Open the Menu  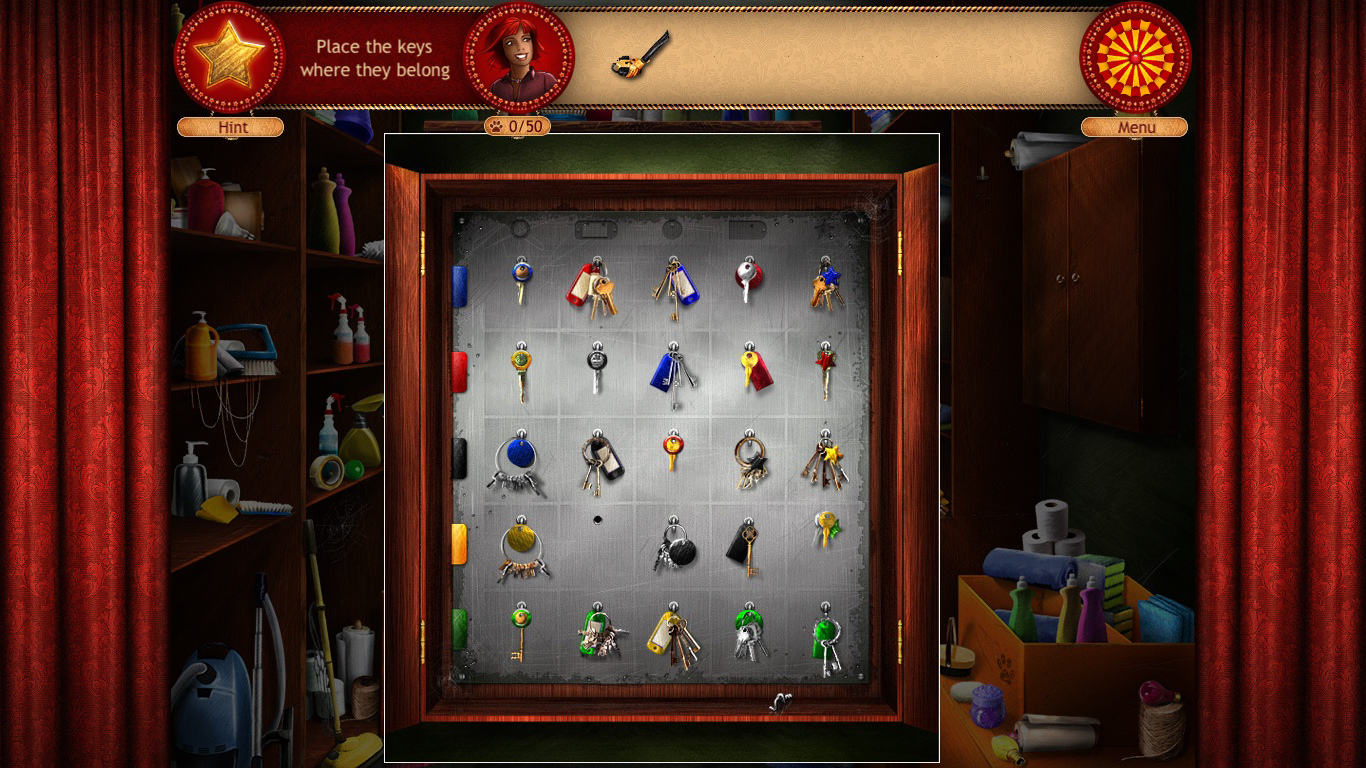point(1134,127)
